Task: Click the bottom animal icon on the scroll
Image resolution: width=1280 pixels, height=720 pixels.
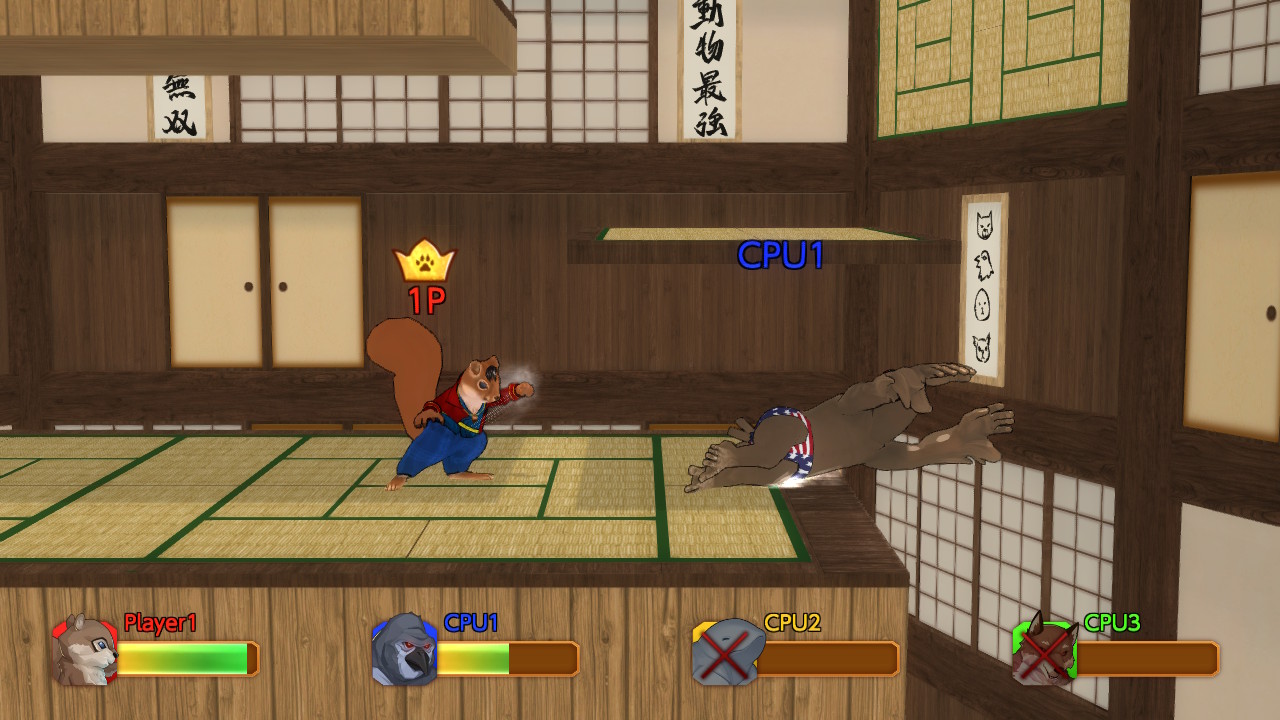Action: [x=982, y=343]
